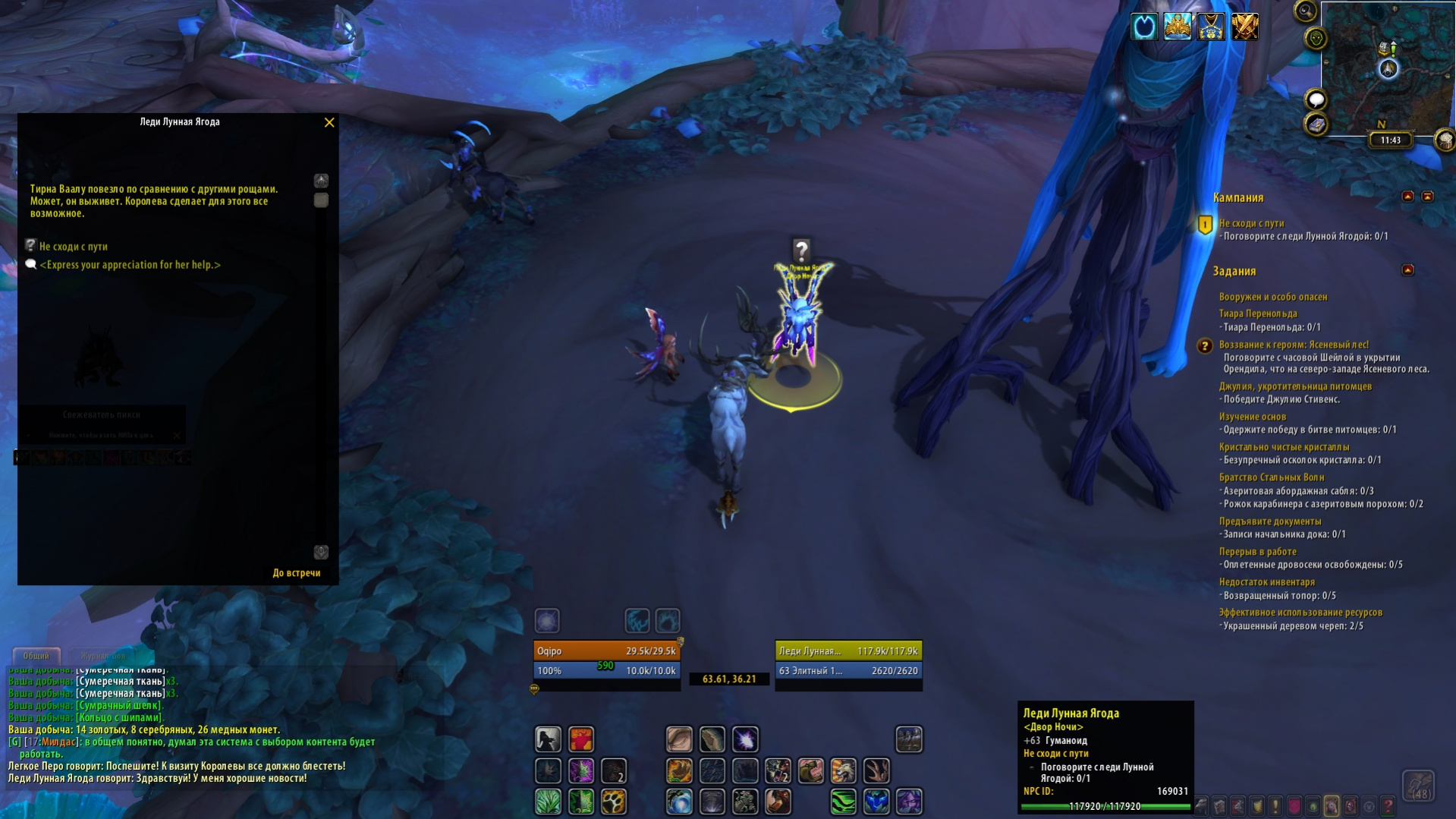Open the "Недостаток инвентаря" quest entry
The width and height of the screenshot is (1456, 819).
(x=1266, y=582)
